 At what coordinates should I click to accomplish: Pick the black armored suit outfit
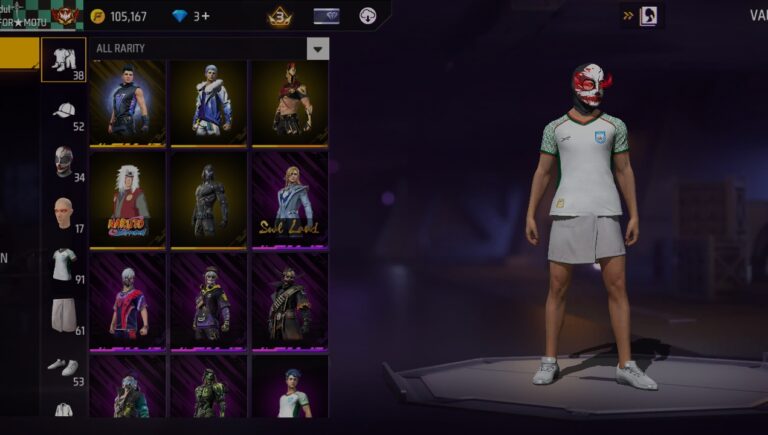tap(208, 198)
